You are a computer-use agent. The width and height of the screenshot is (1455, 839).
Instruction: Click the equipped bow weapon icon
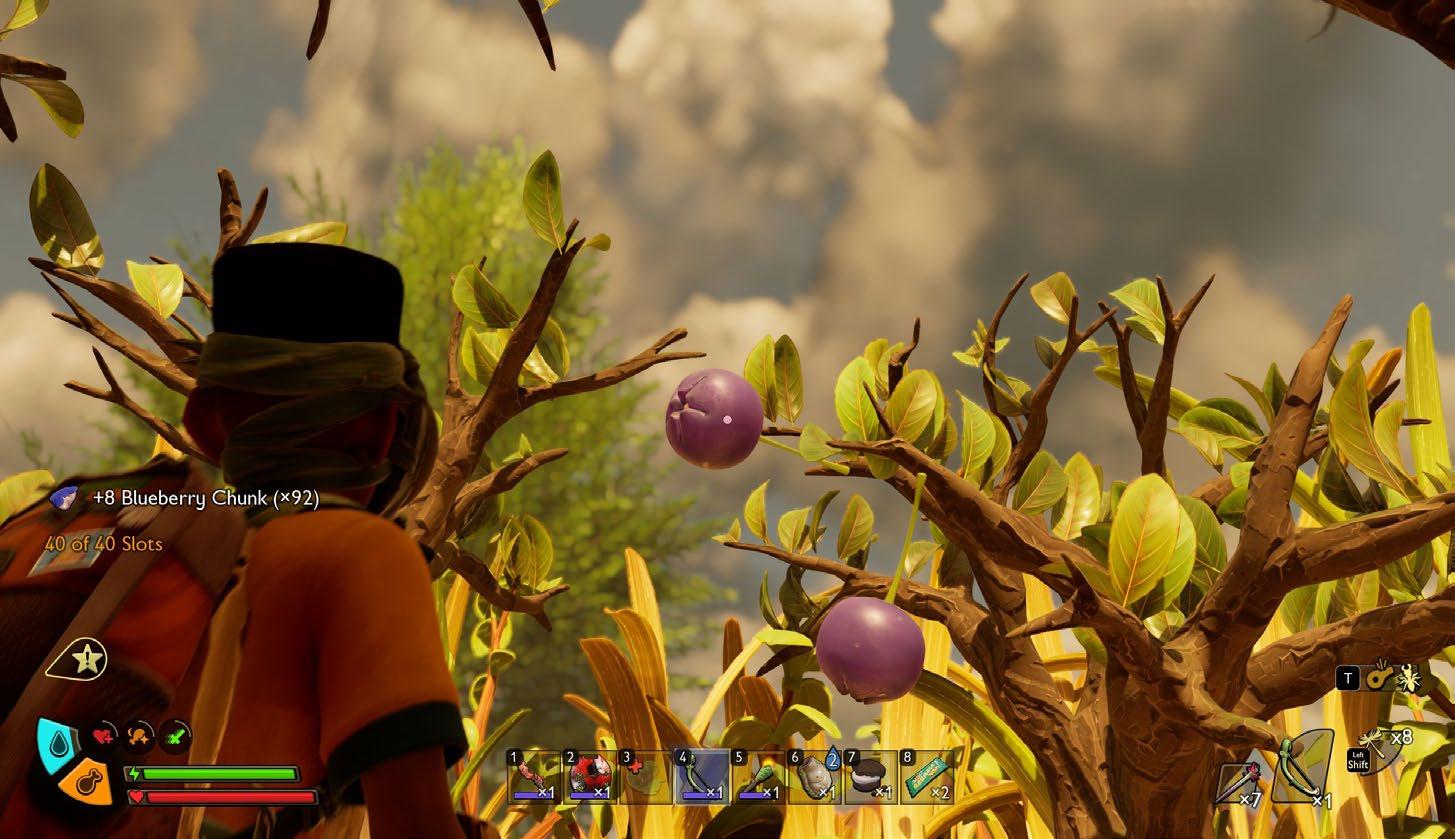(1301, 768)
